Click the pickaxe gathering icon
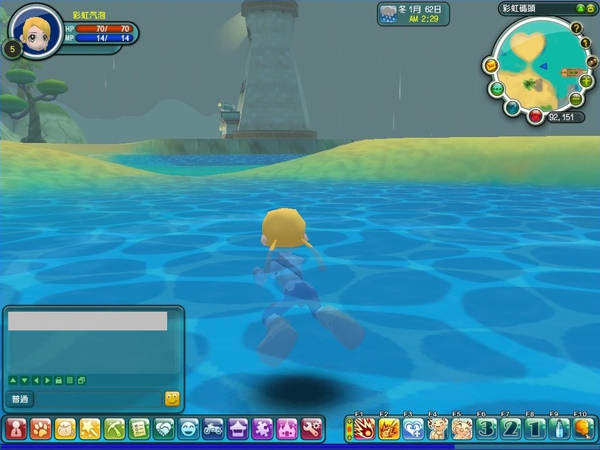 (114, 429)
